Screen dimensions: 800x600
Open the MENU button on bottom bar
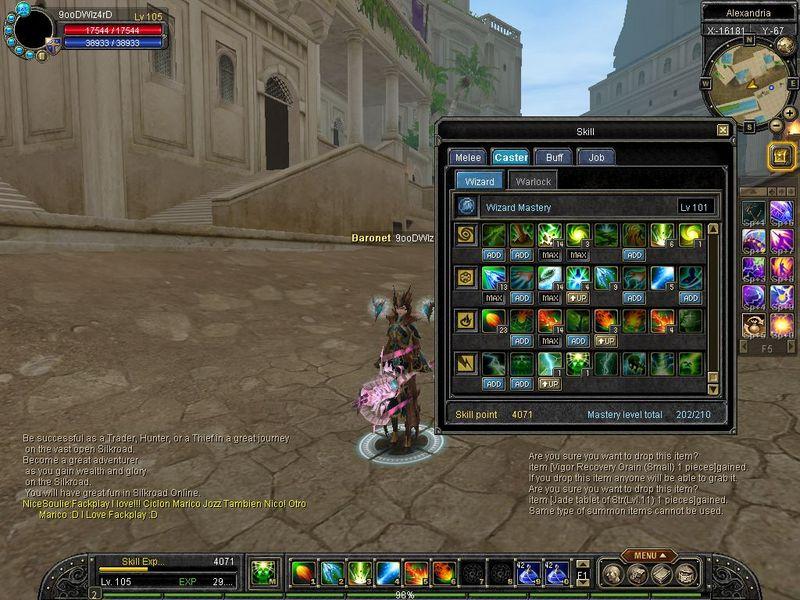648,555
